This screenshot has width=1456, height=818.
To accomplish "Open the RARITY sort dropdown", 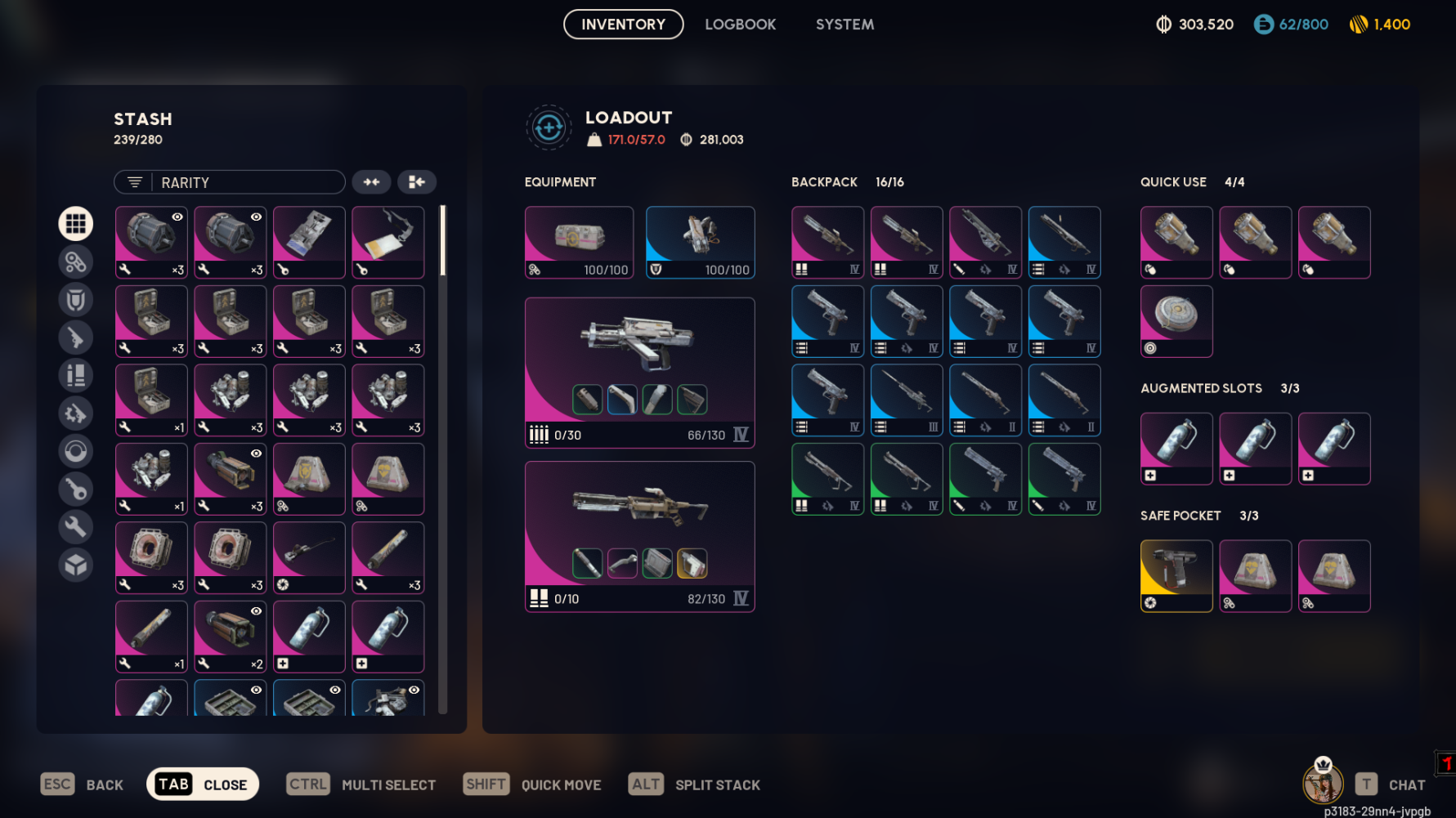I will tap(245, 181).
